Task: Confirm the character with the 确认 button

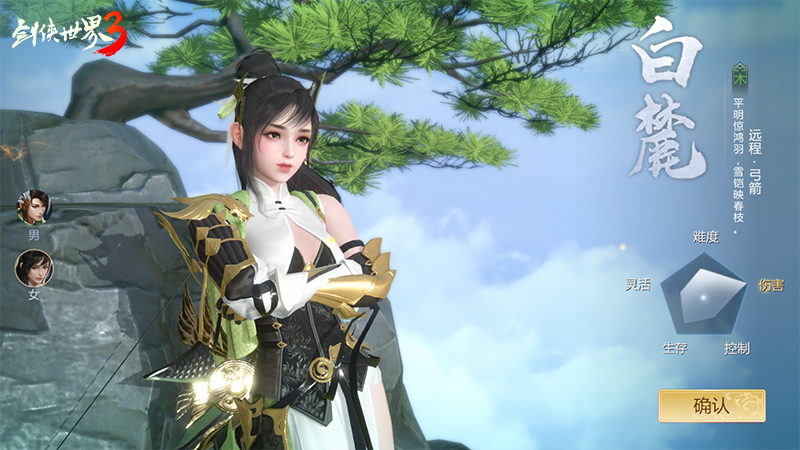Action: click(711, 406)
